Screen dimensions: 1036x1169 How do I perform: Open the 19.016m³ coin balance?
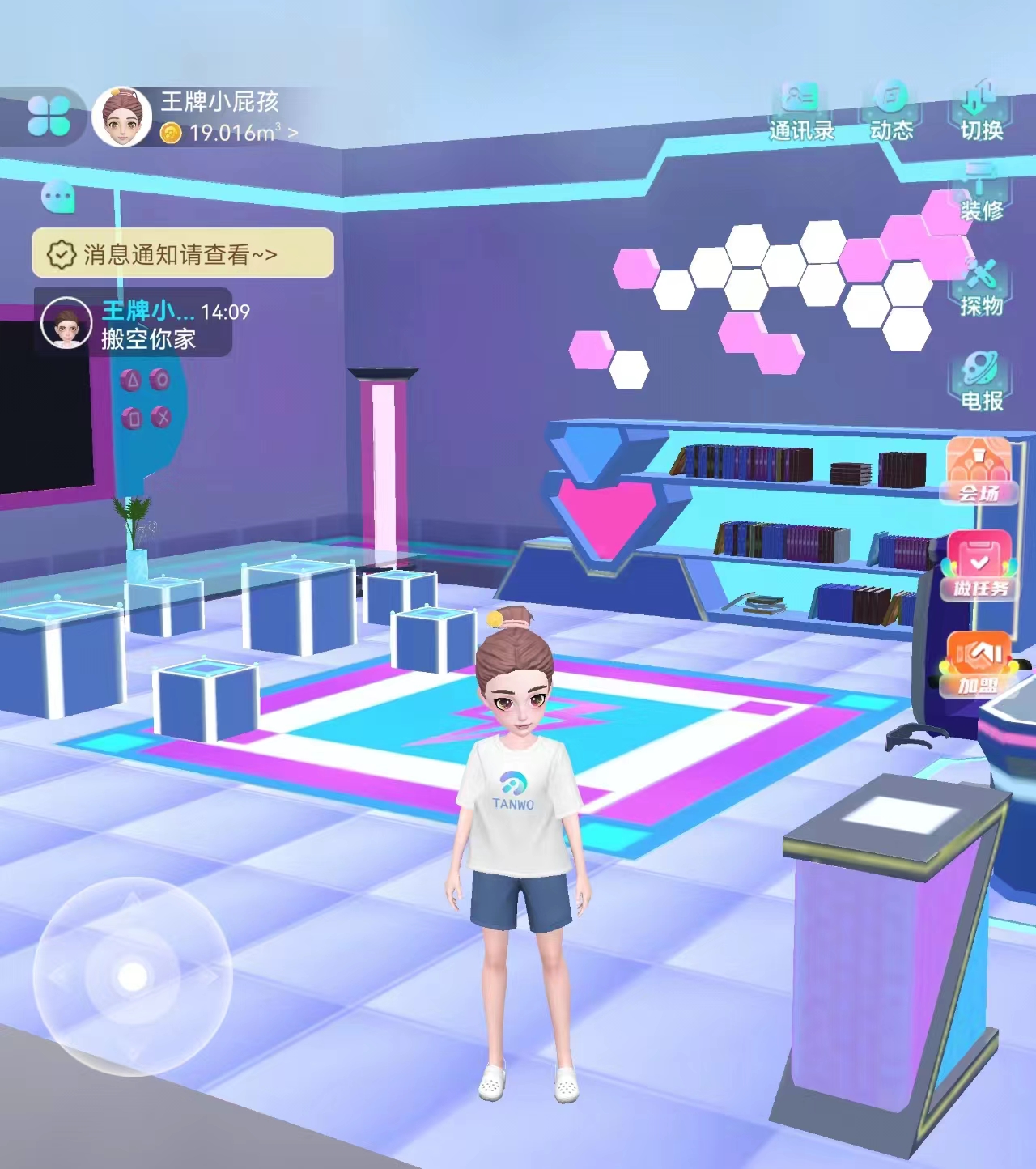pyautogui.click(x=229, y=133)
